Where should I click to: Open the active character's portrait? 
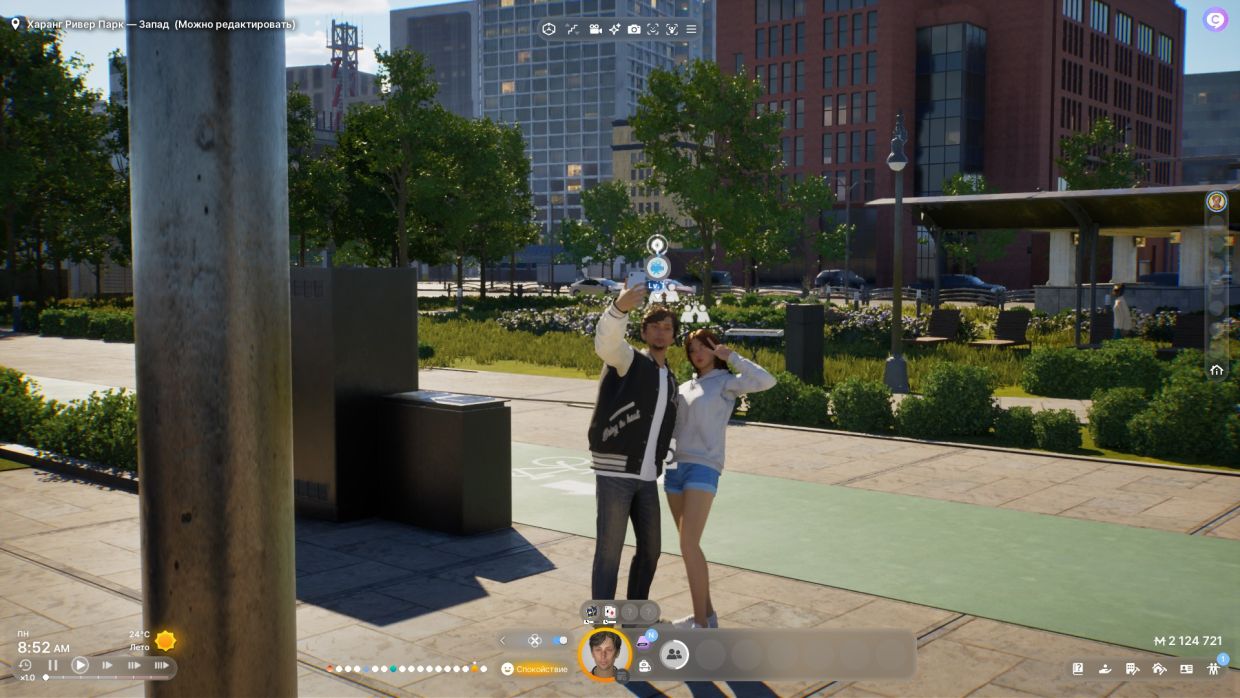[x=604, y=653]
